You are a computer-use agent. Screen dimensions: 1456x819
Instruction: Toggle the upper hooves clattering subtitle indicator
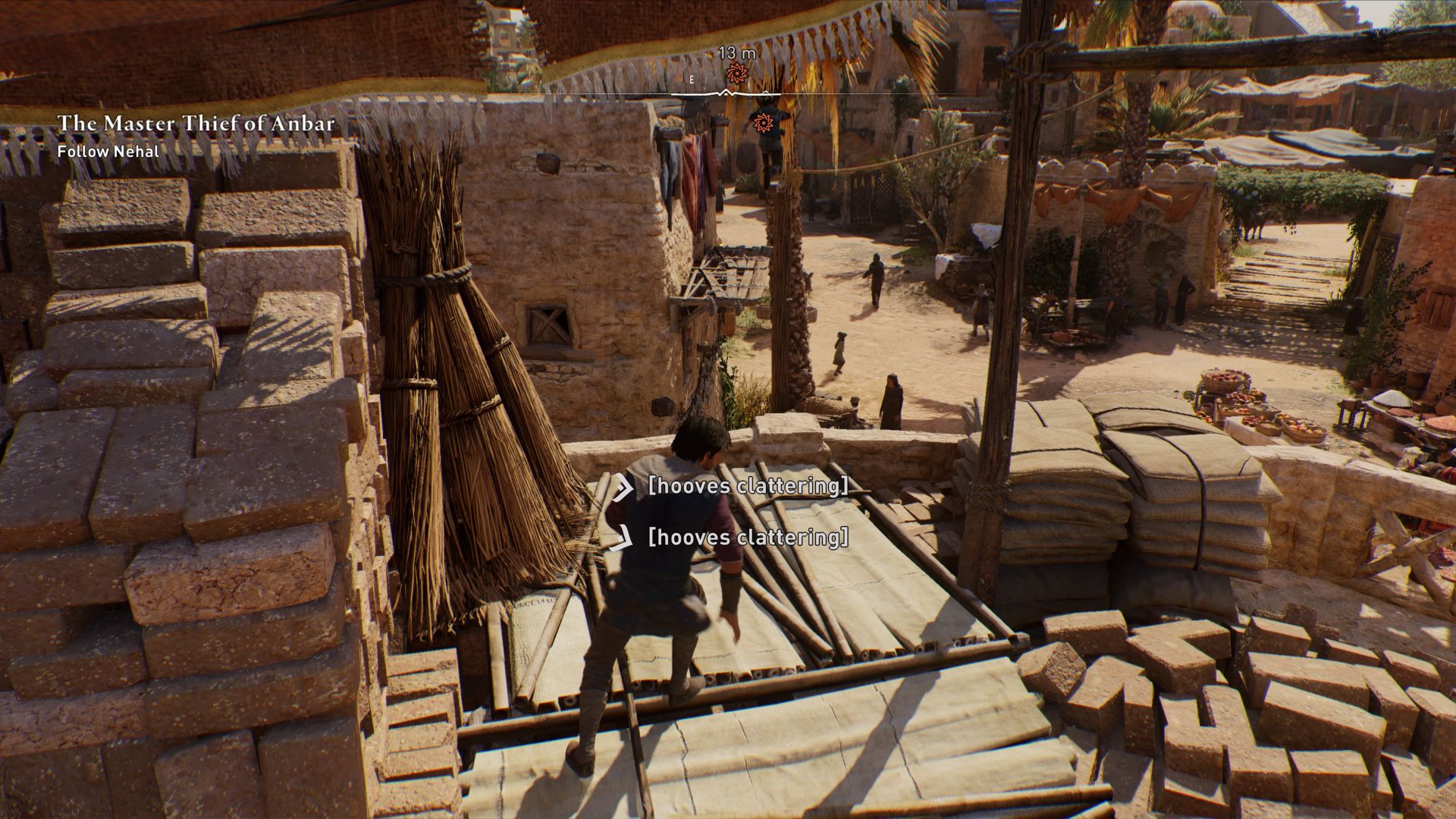(x=624, y=489)
